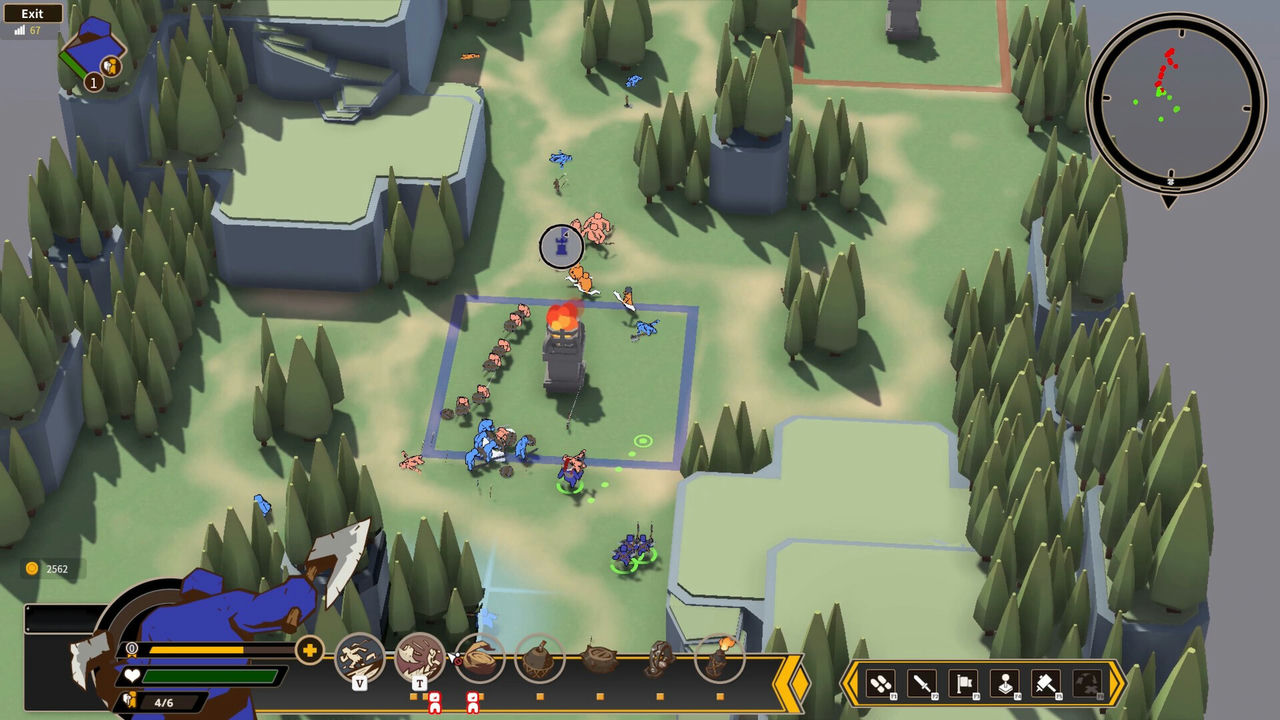Viewport: 1280px width, 720px height.
Task: Activate the charge ability marked T
Action: point(420,658)
